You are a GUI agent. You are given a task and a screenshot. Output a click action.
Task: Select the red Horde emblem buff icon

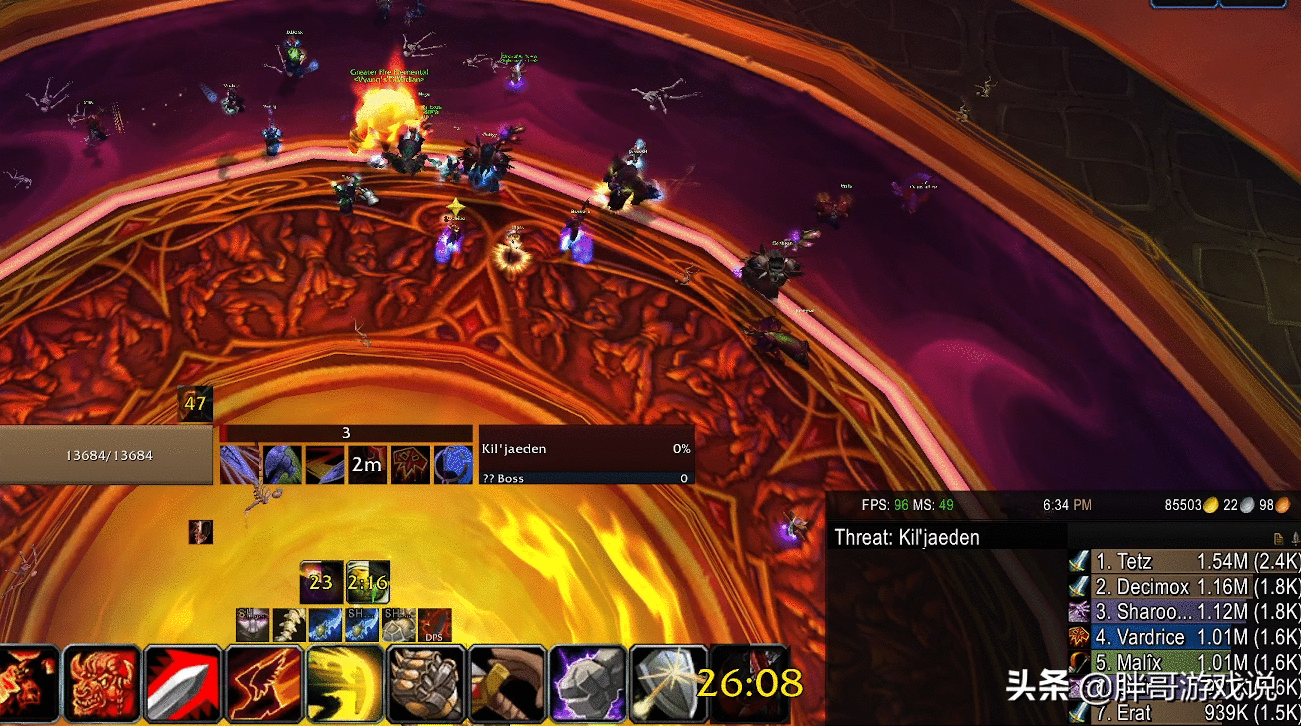(x=411, y=465)
